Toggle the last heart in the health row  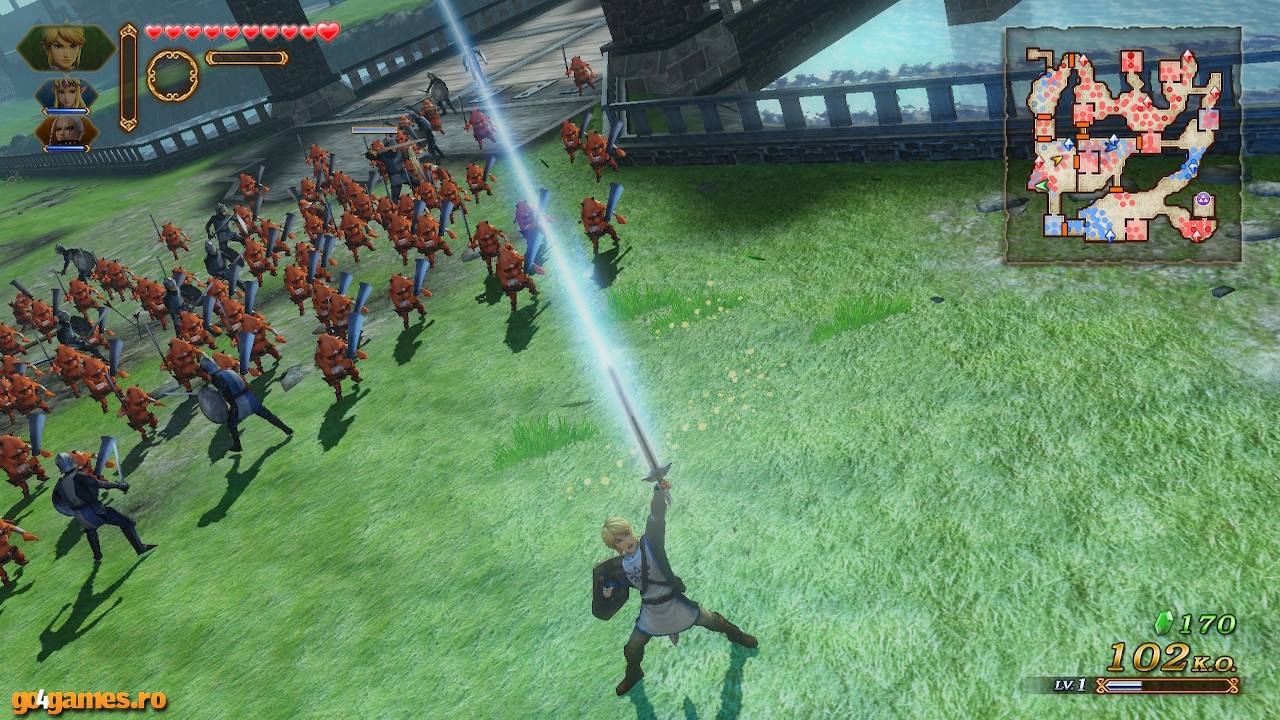click(328, 32)
